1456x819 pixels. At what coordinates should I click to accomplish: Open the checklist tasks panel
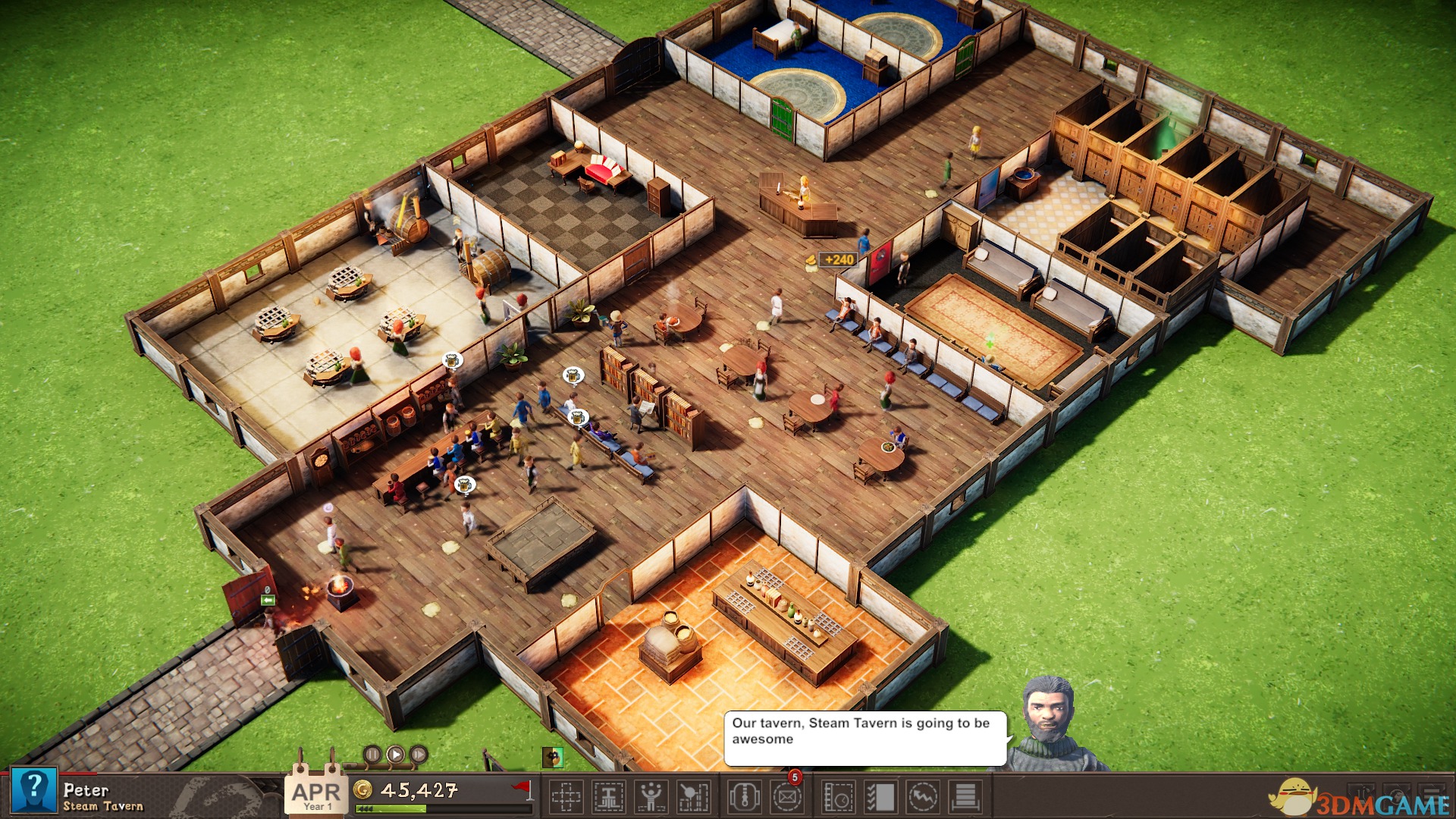tap(881, 797)
